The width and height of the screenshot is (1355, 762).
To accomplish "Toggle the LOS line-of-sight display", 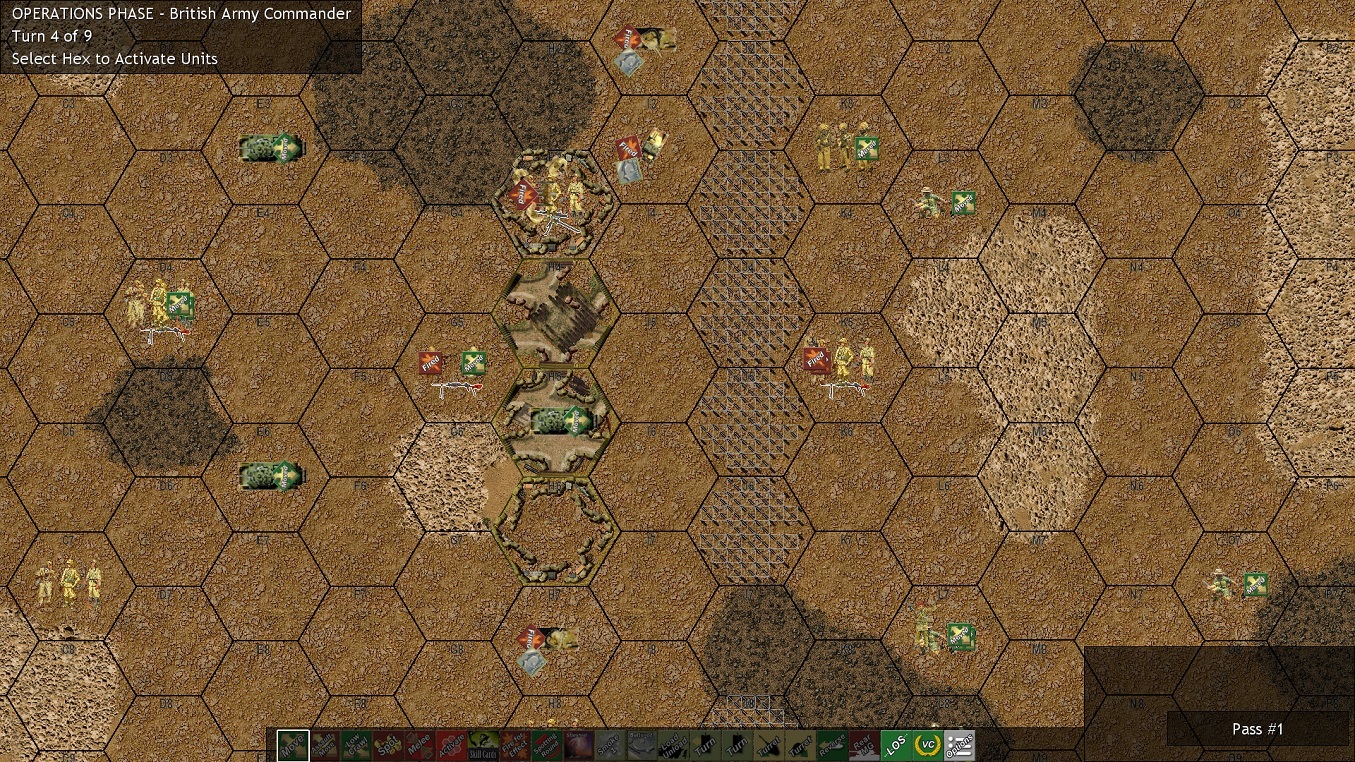I will tap(895, 744).
